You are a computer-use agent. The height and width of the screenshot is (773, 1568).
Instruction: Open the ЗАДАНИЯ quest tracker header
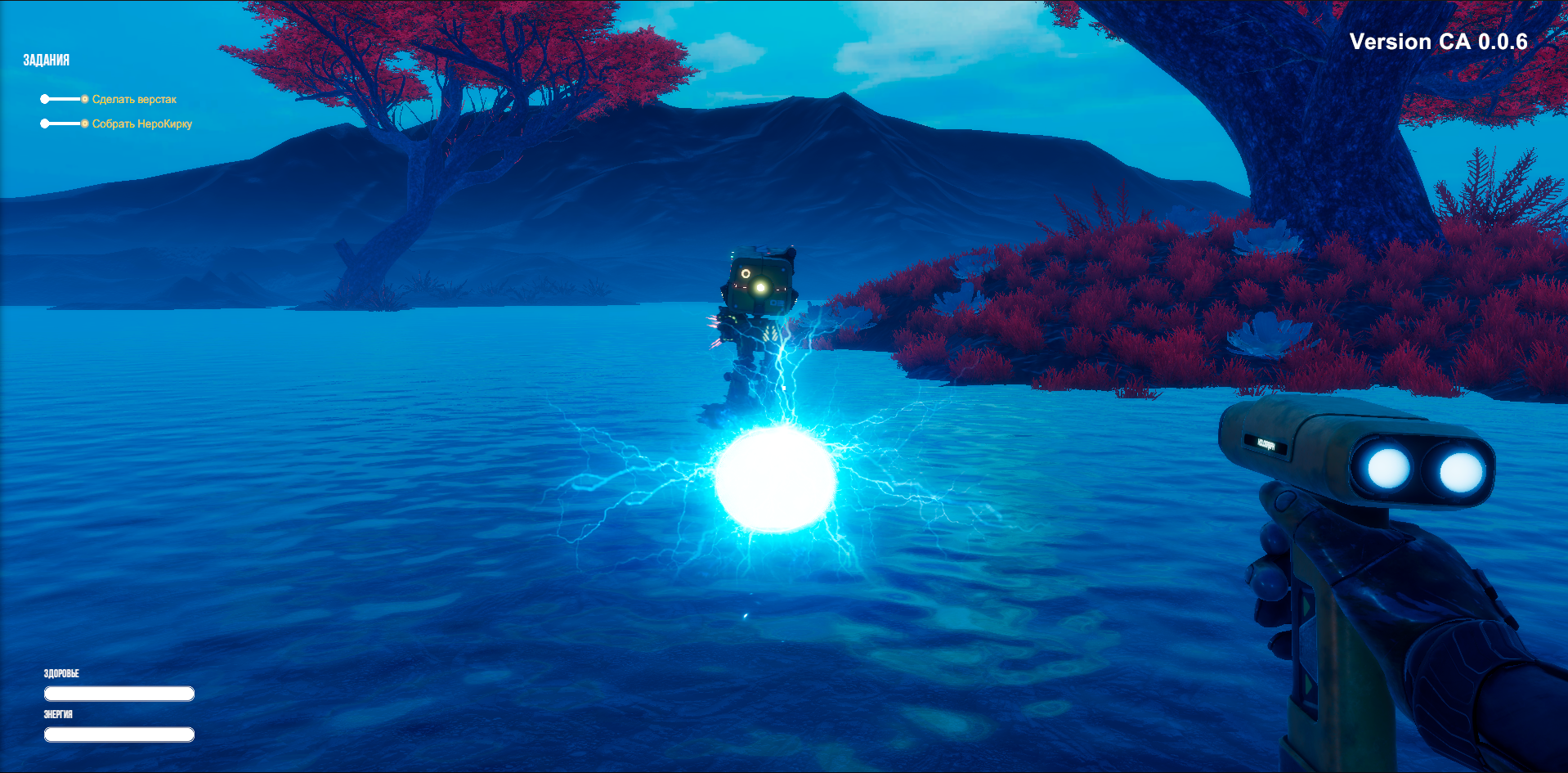[47, 60]
